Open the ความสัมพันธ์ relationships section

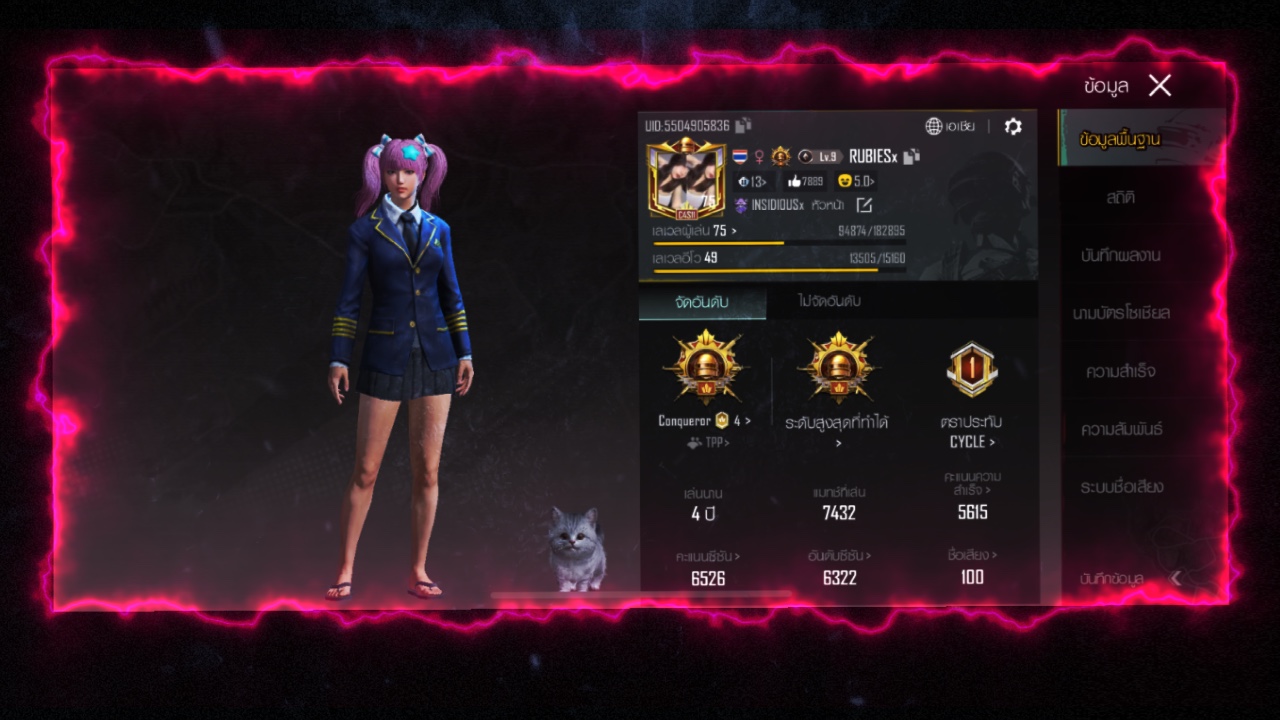pyautogui.click(x=1120, y=430)
